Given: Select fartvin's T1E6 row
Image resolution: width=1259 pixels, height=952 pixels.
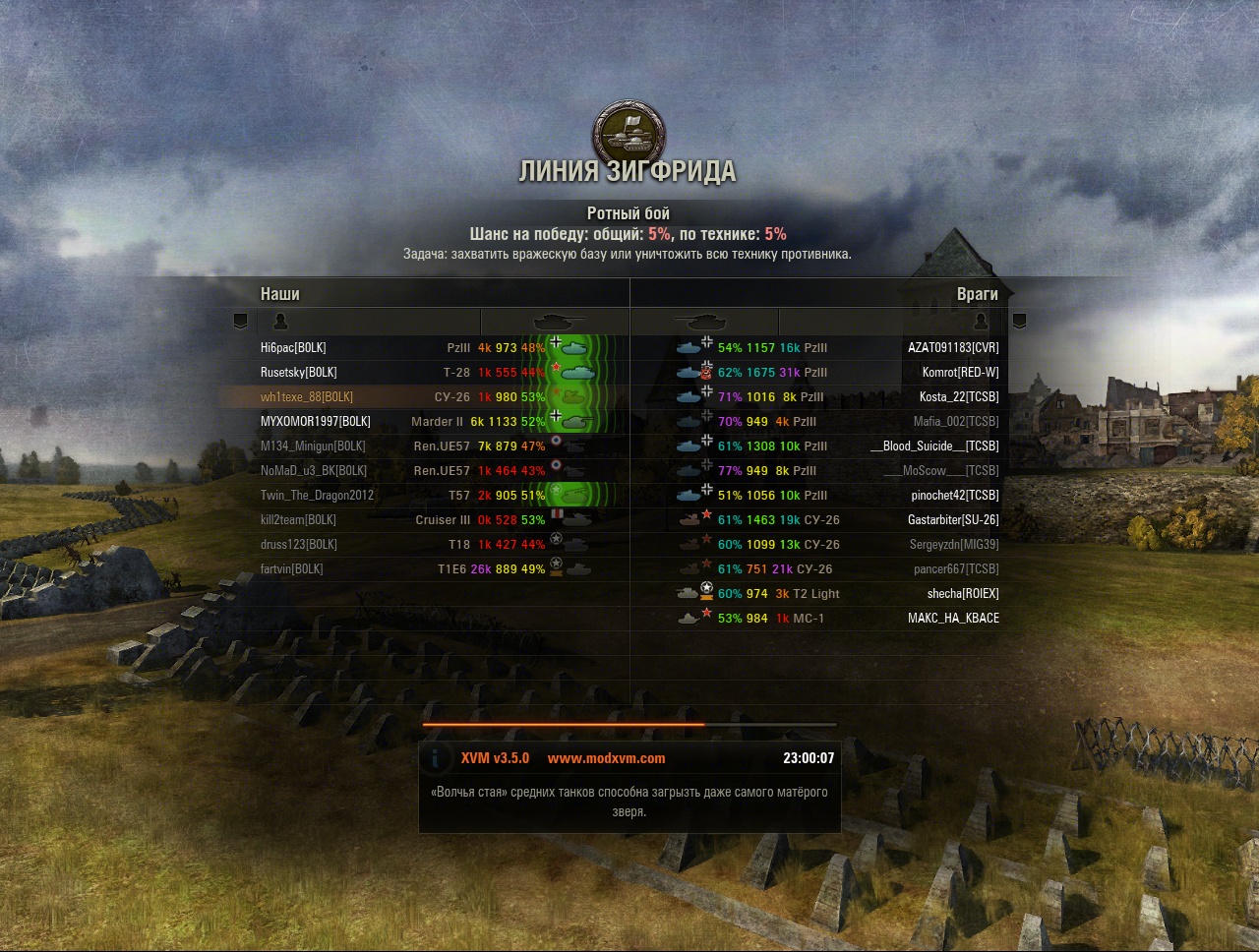Looking at the screenshot, I should pos(291,569).
